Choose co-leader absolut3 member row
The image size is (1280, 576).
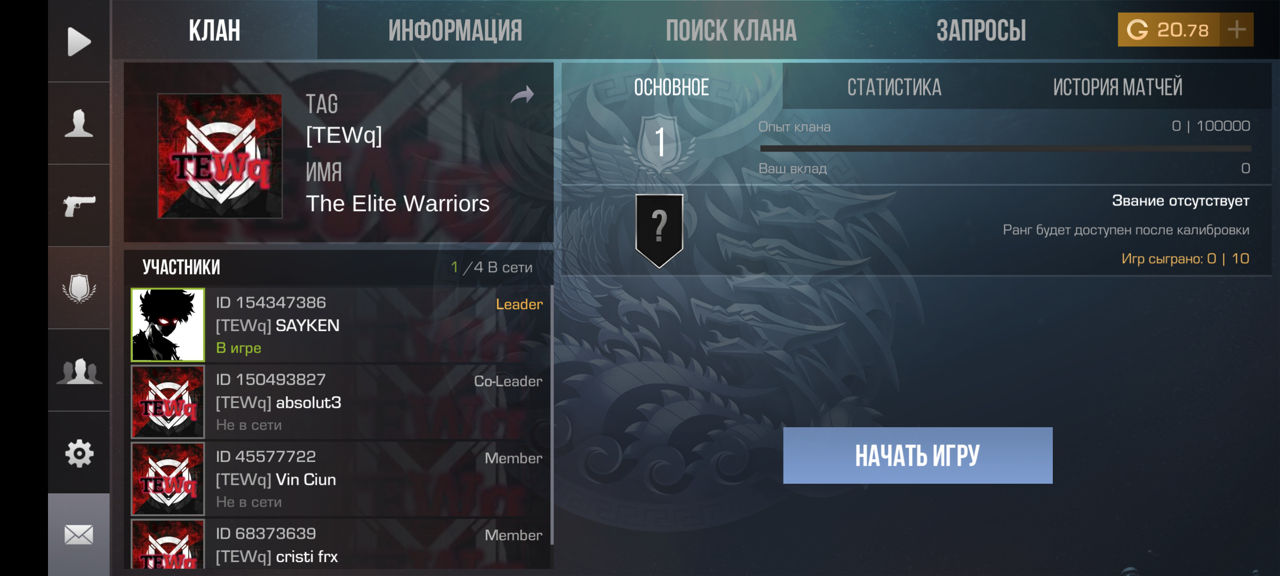point(340,402)
